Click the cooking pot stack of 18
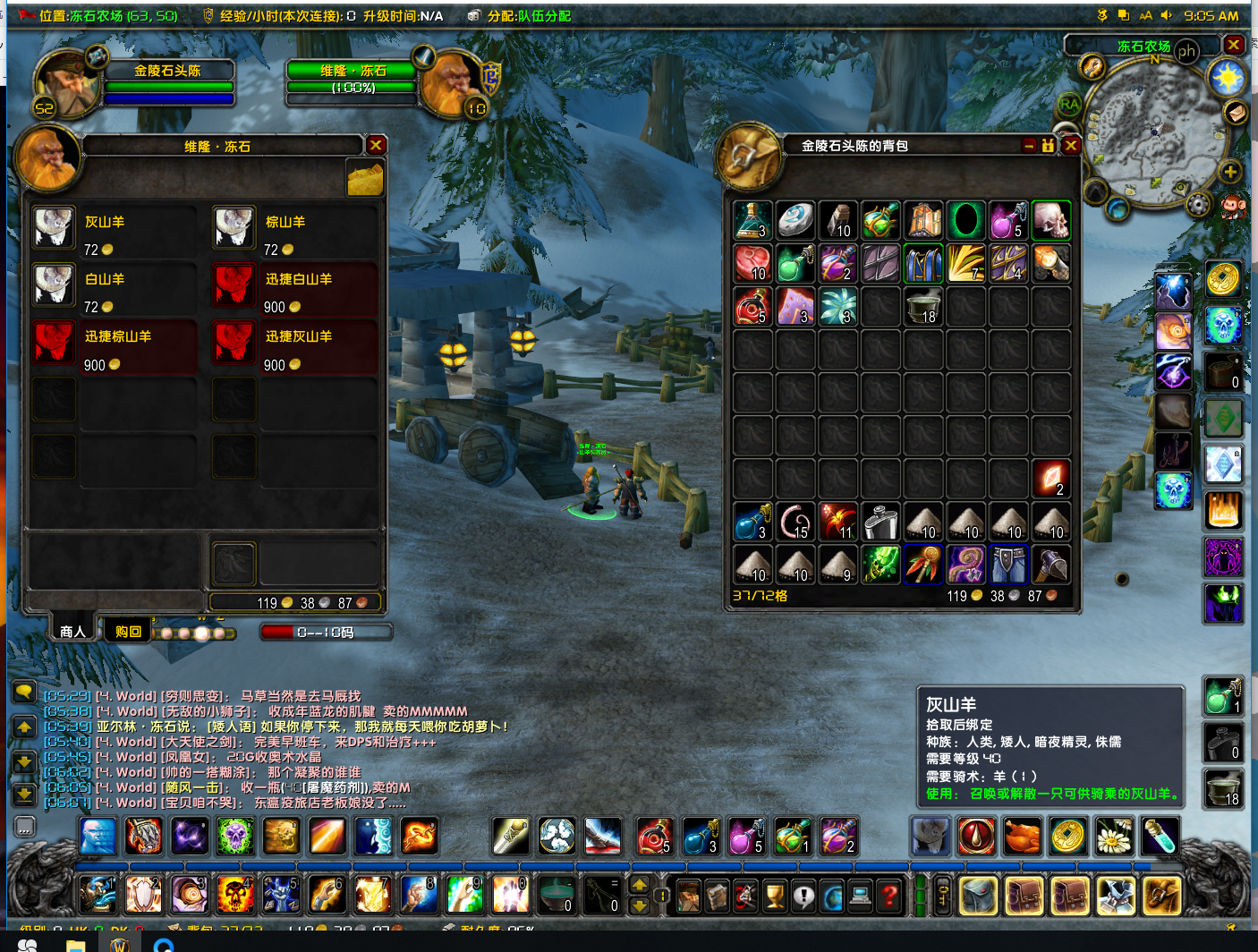The width and height of the screenshot is (1258, 952). point(922,306)
